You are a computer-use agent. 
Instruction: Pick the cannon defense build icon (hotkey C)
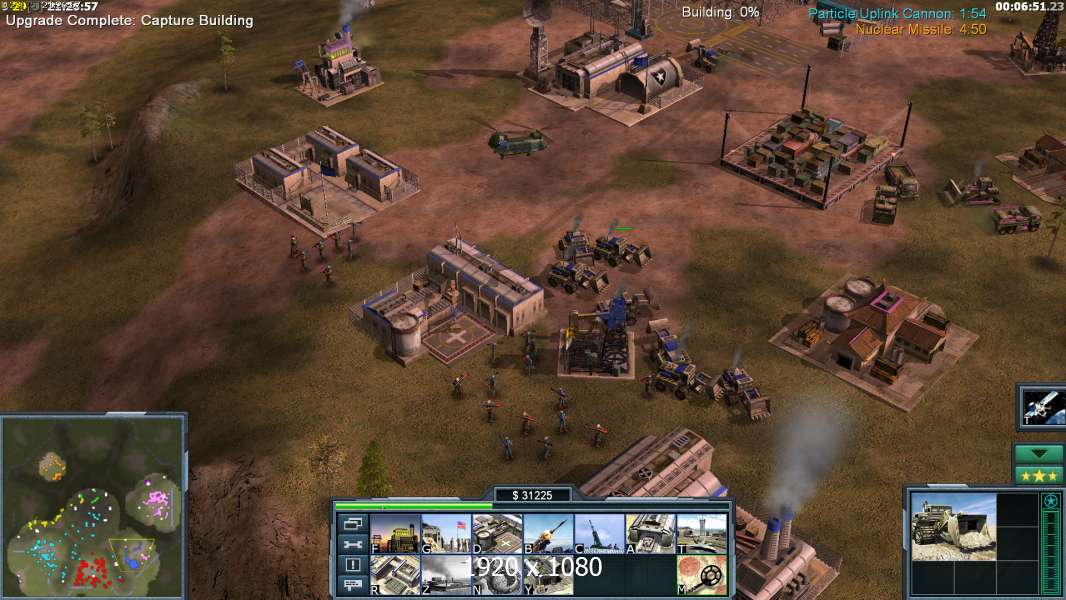click(x=599, y=534)
